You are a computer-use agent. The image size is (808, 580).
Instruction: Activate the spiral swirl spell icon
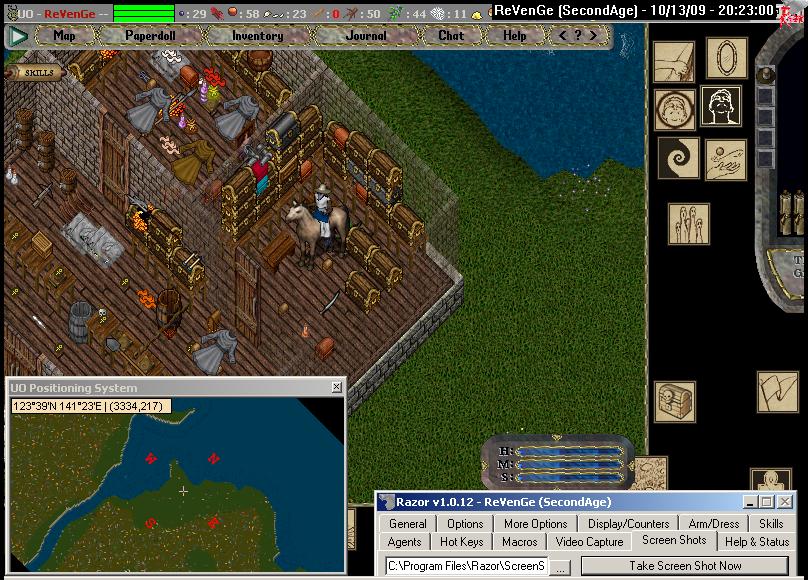(675, 158)
